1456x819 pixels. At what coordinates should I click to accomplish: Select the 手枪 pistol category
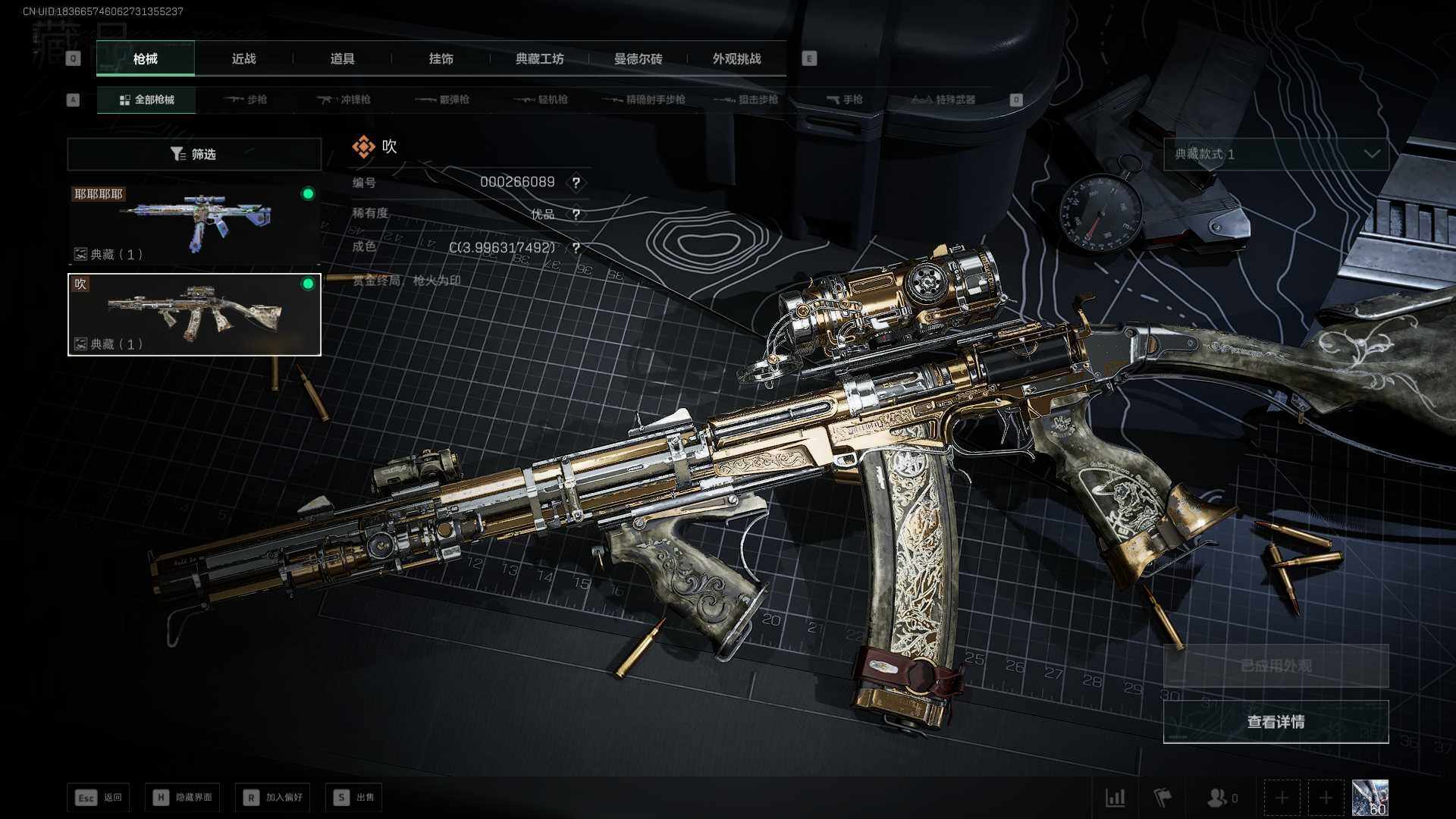click(x=845, y=100)
